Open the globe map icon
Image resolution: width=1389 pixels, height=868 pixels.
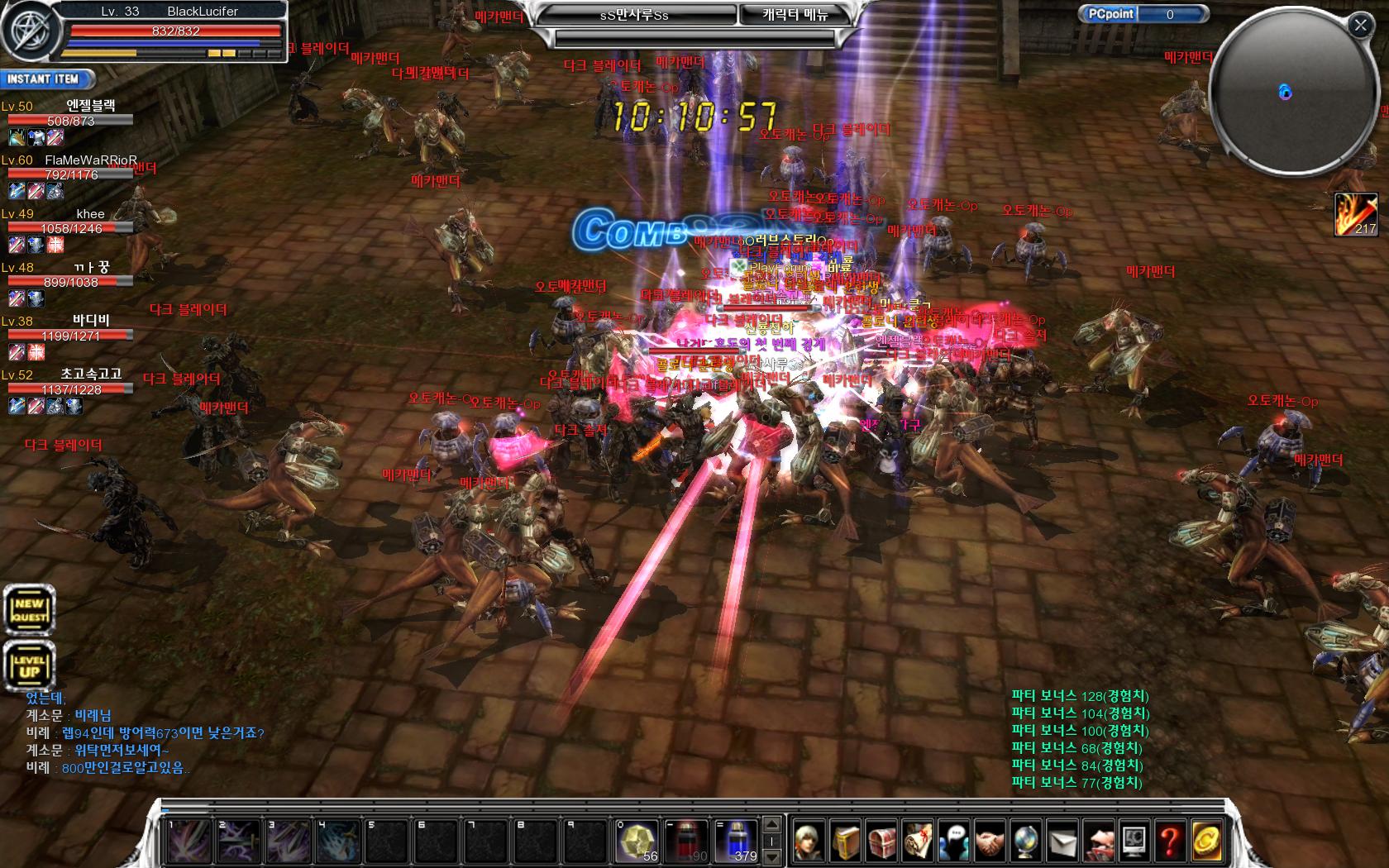[1025, 842]
